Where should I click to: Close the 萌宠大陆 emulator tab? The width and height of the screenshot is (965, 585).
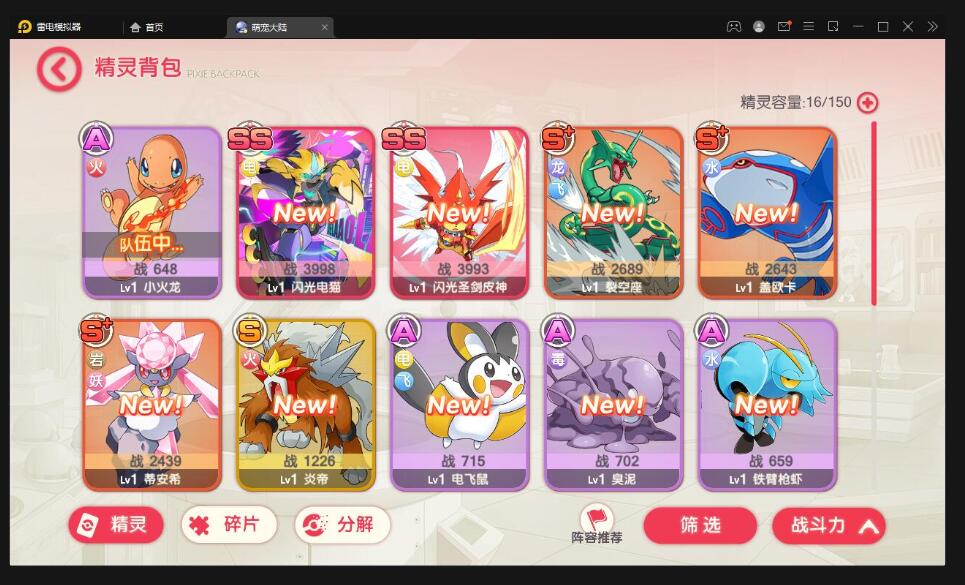pyautogui.click(x=325, y=27)
